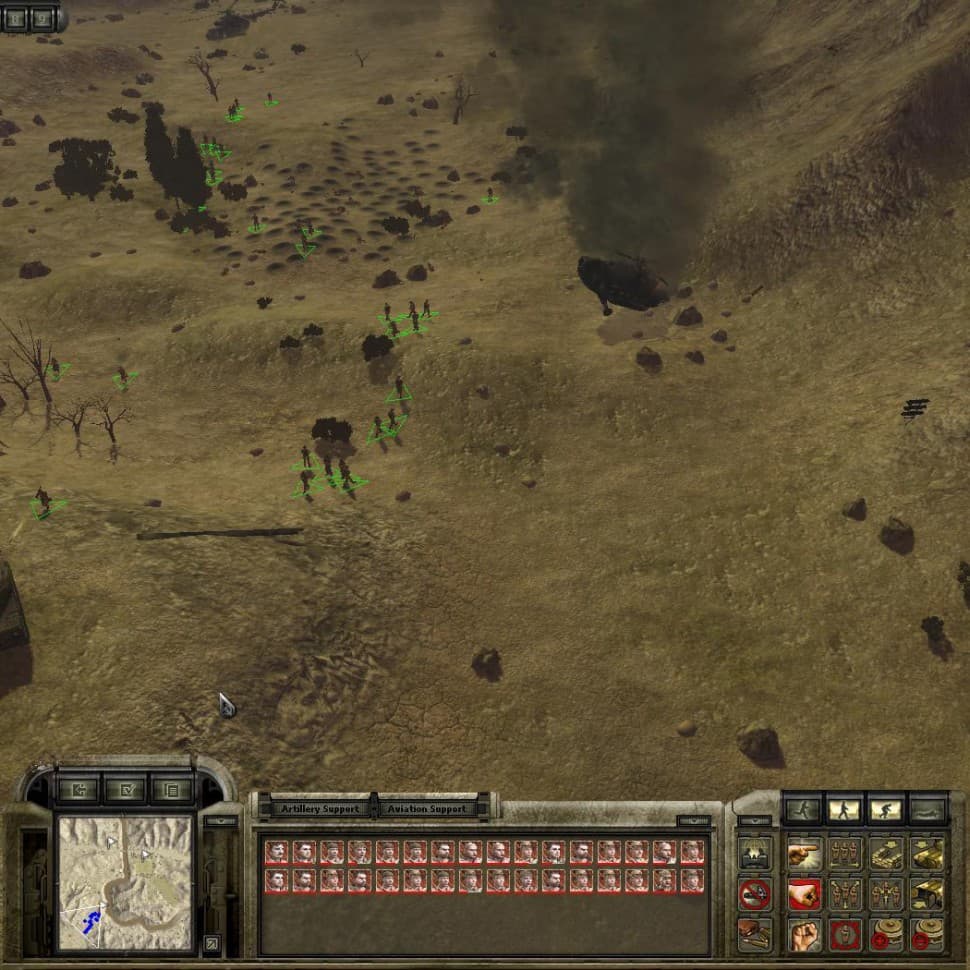The height and width of the screenshot is (970, 970).
Task: Switch to the crouching stance button
Action: coord(885,810)
